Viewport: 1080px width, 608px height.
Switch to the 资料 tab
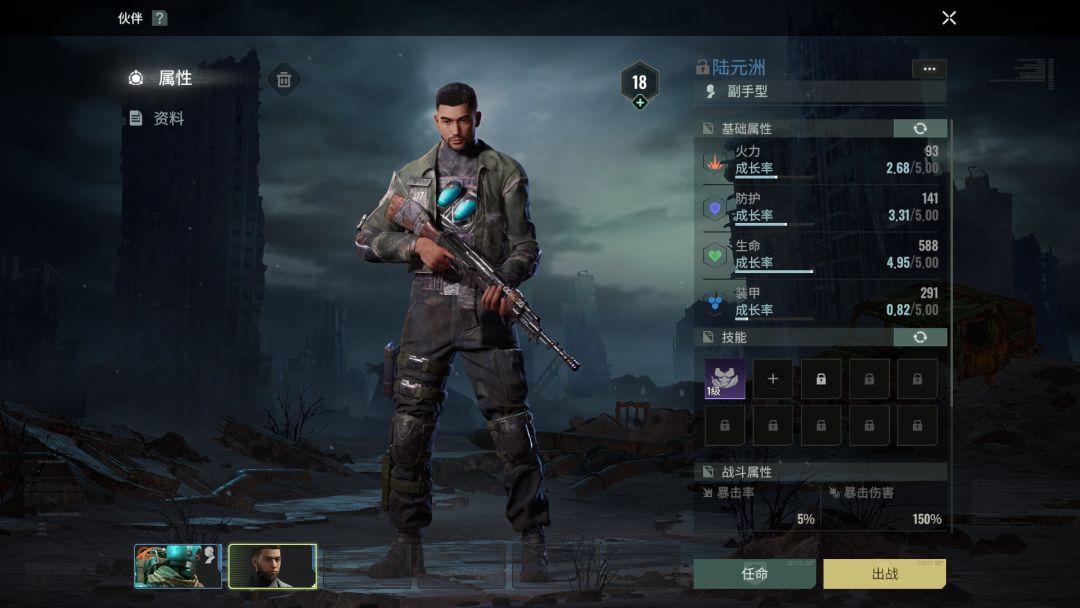pos(168,118)
